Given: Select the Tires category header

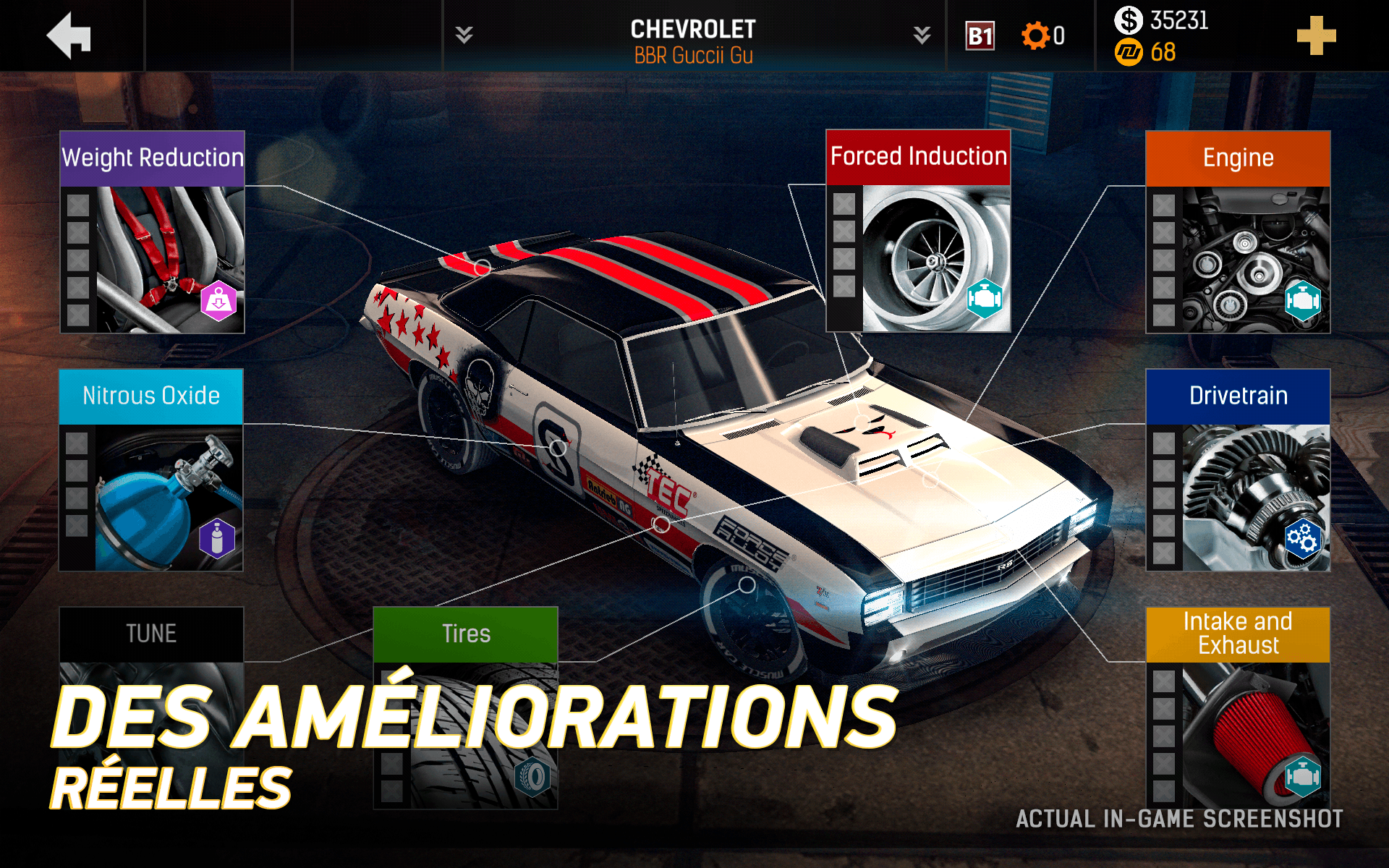Looking at the screenshot, I should (465, 633).
